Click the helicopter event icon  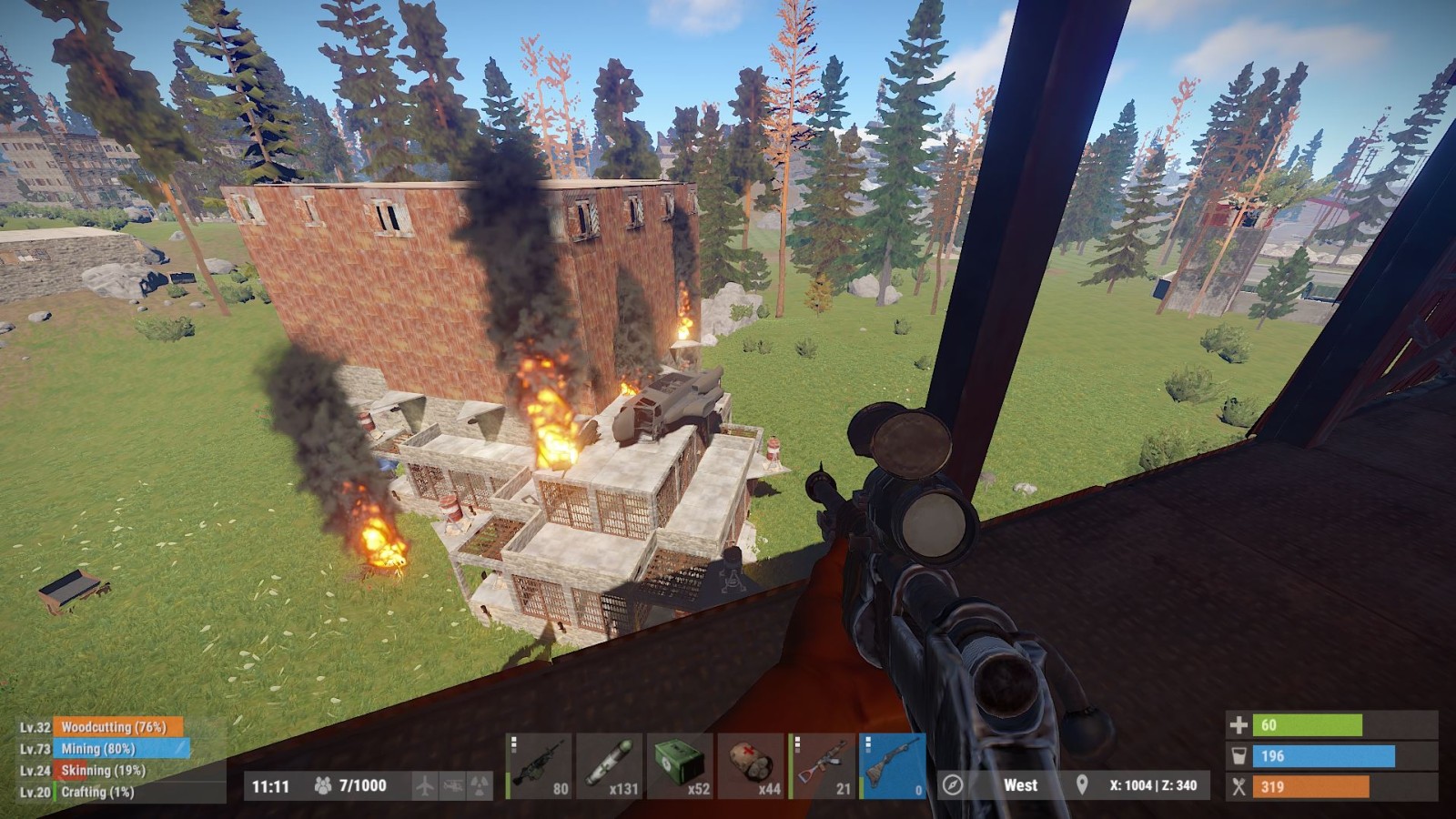click(452, 785)
